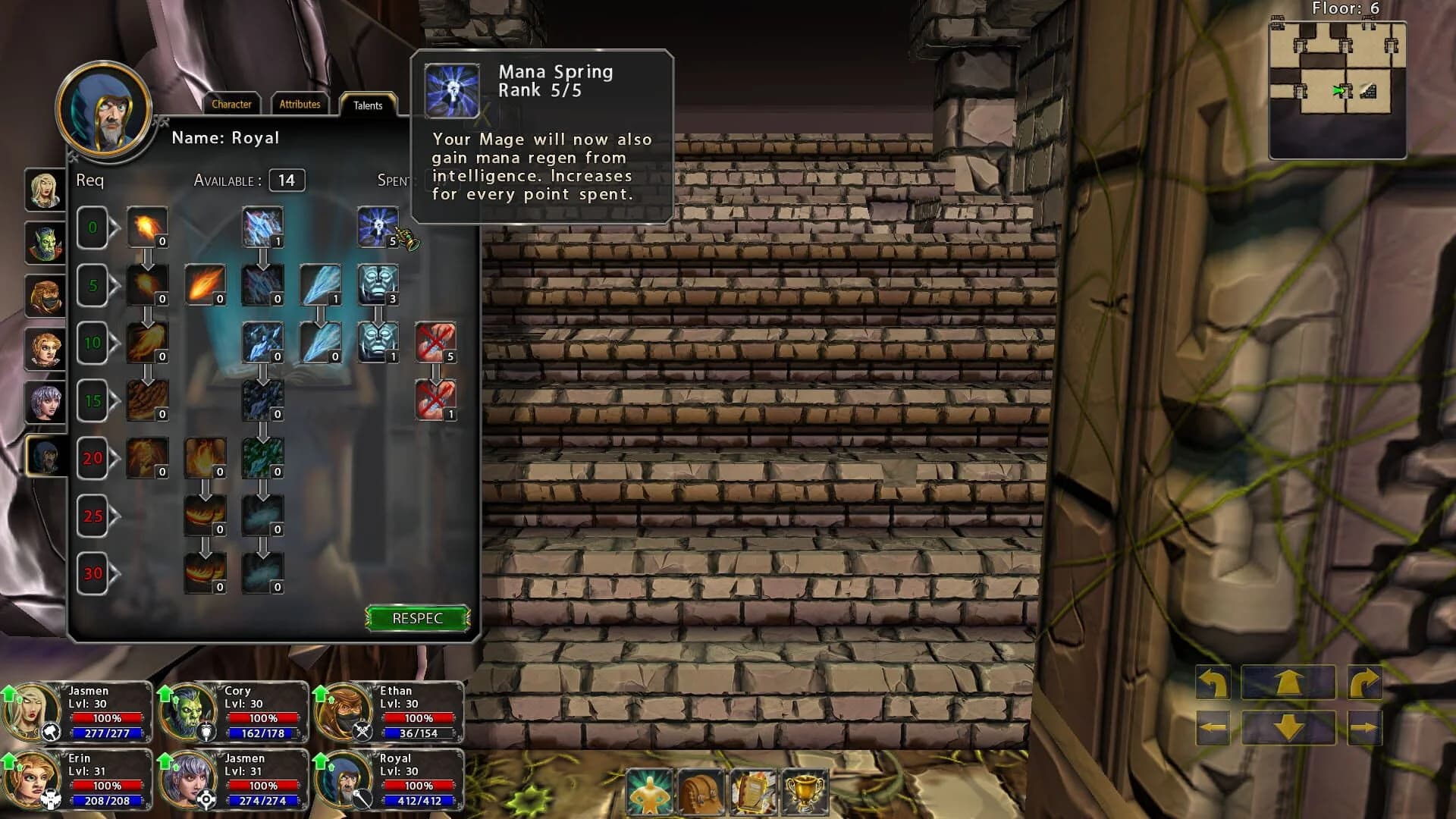Click the red-crossed talent showing 5 points
This screenshot has width=1456, height=819.
(x=437, y=341)
